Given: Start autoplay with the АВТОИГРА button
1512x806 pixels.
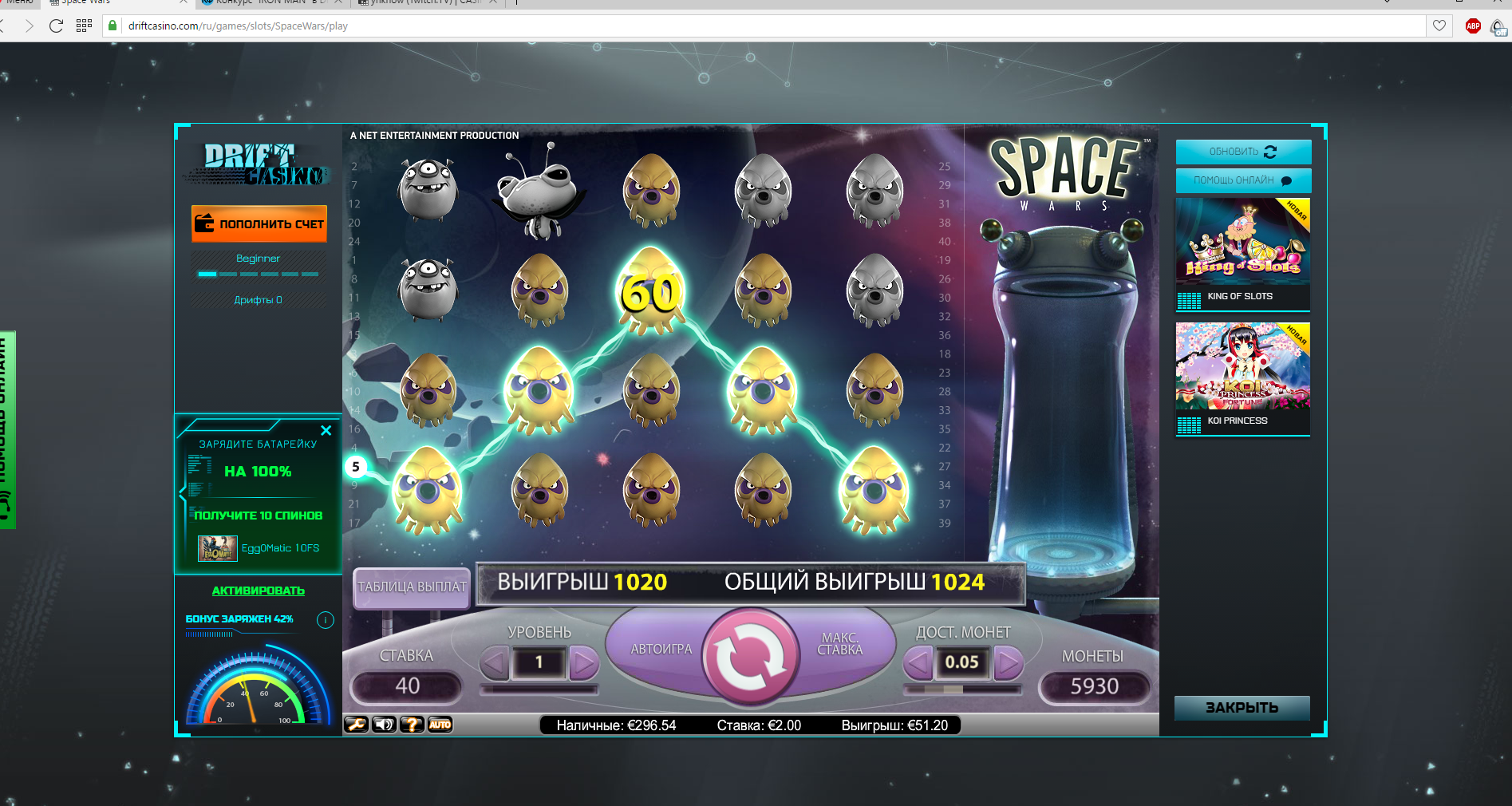Looking at the screenshot, I should coord(661,650).
